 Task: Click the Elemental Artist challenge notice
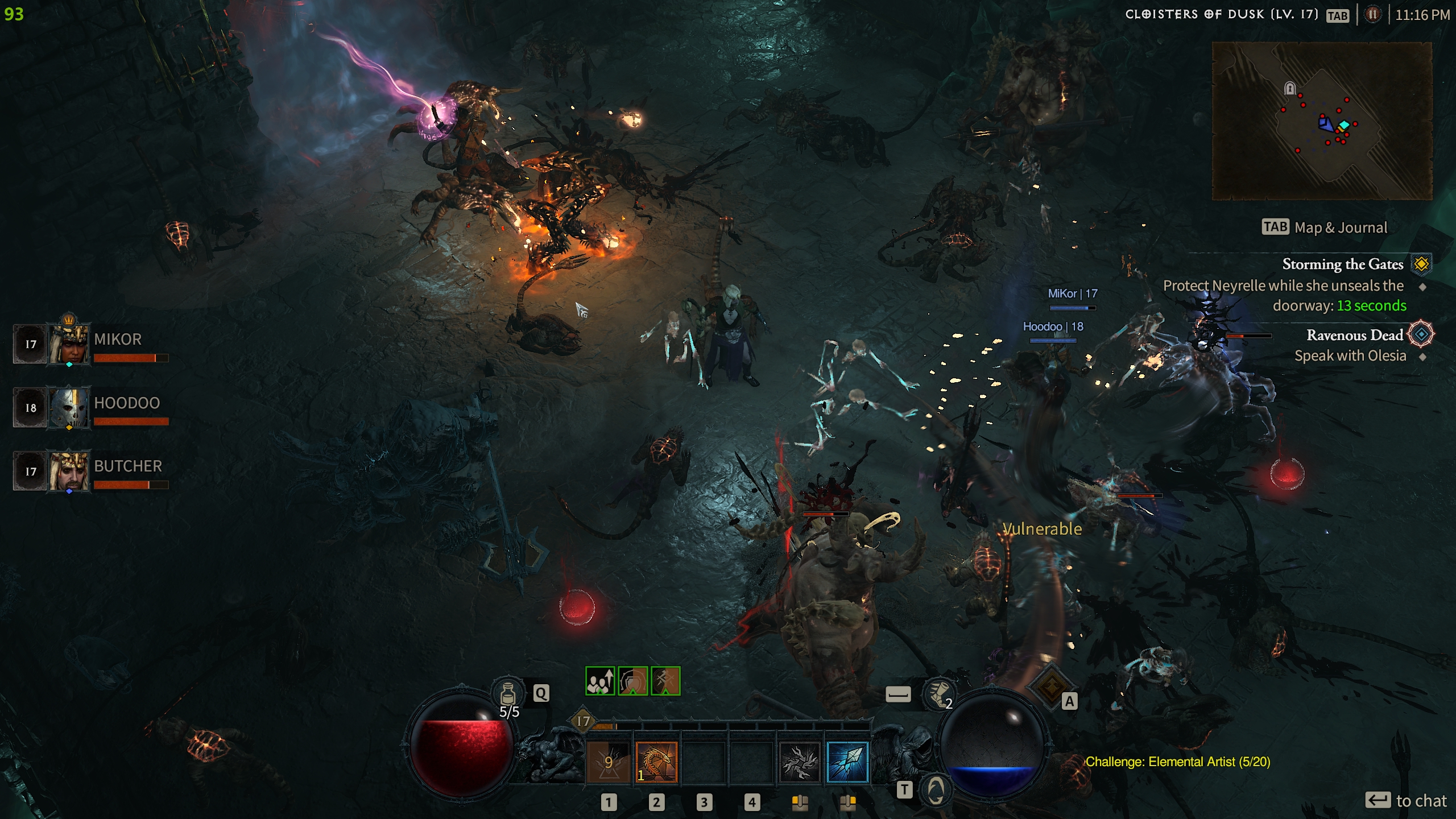(x=1177, y=762)
